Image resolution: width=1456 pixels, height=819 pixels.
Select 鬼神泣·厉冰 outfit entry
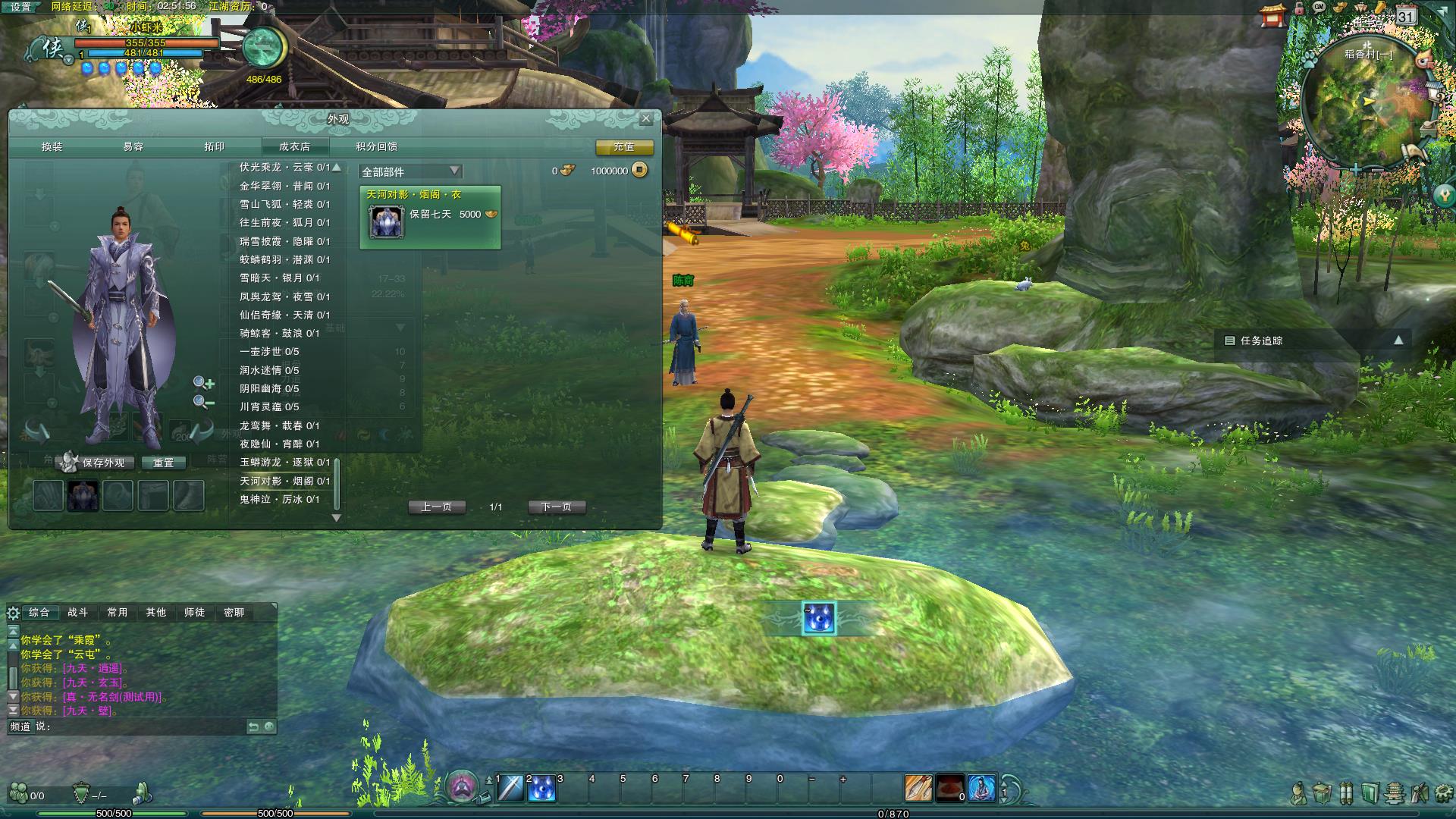click(x=279, y=499)
